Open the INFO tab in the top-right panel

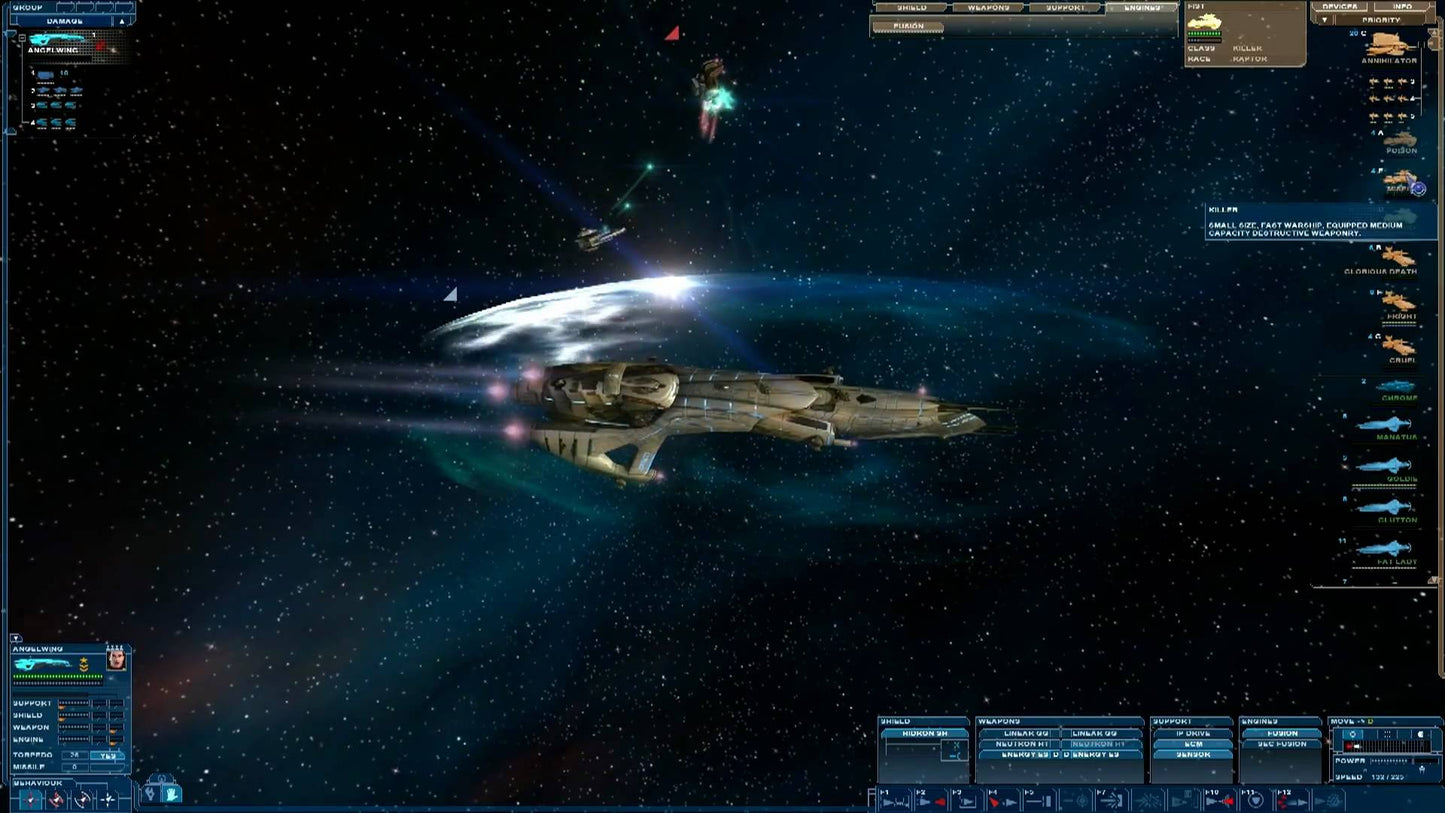1405,7
